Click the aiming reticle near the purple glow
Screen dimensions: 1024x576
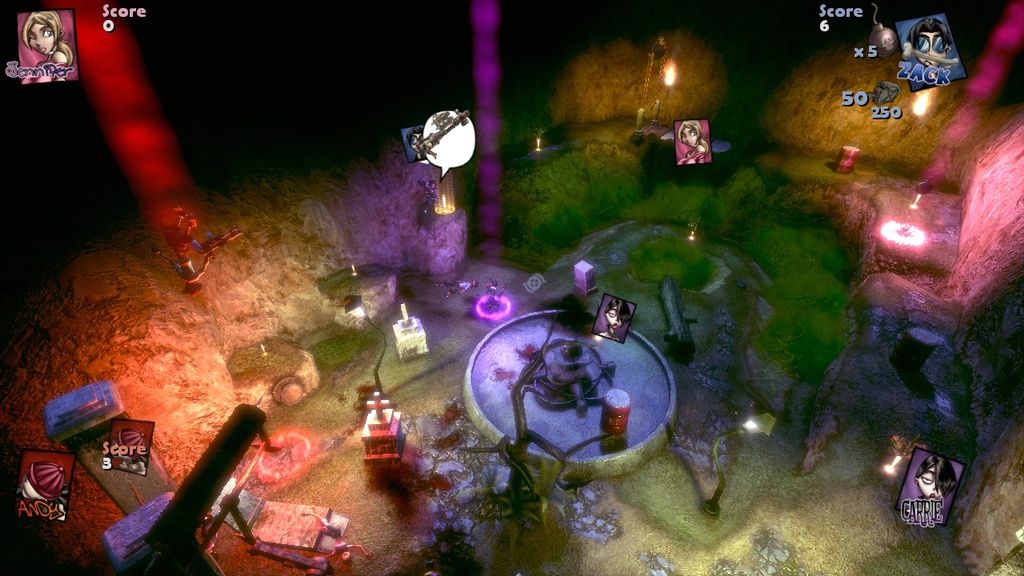click(x=537, y=283)
